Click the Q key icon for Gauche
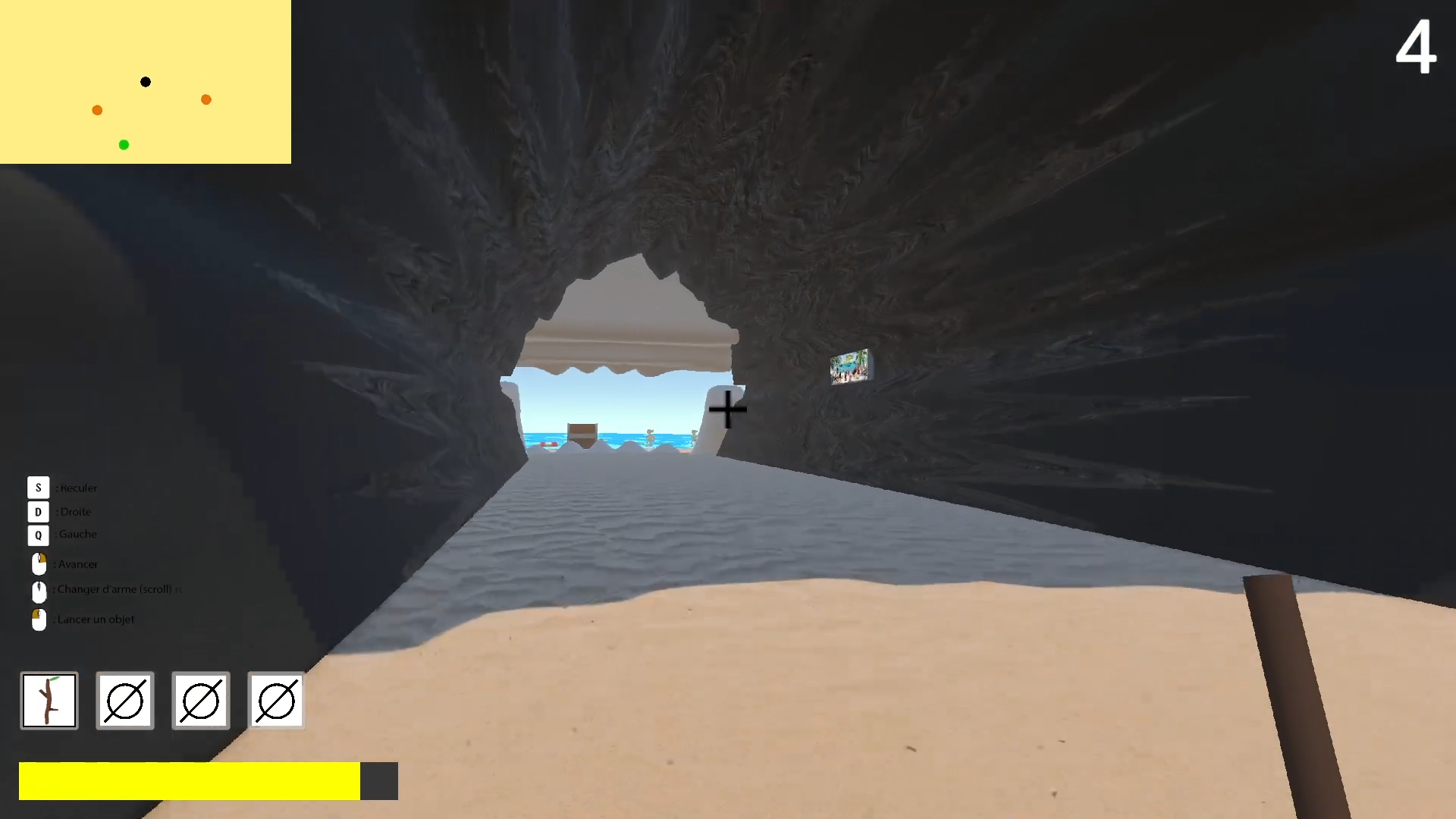The height and width of the screenshot is (819, 1456). point(38,535)
